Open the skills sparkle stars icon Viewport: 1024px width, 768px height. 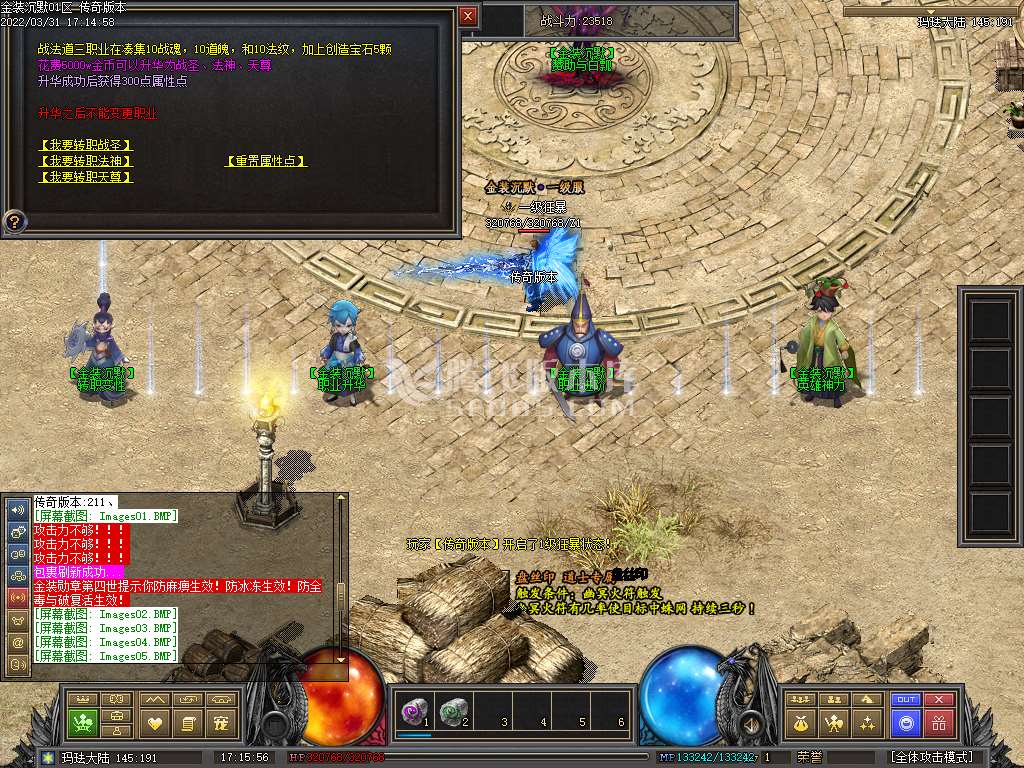868,722
